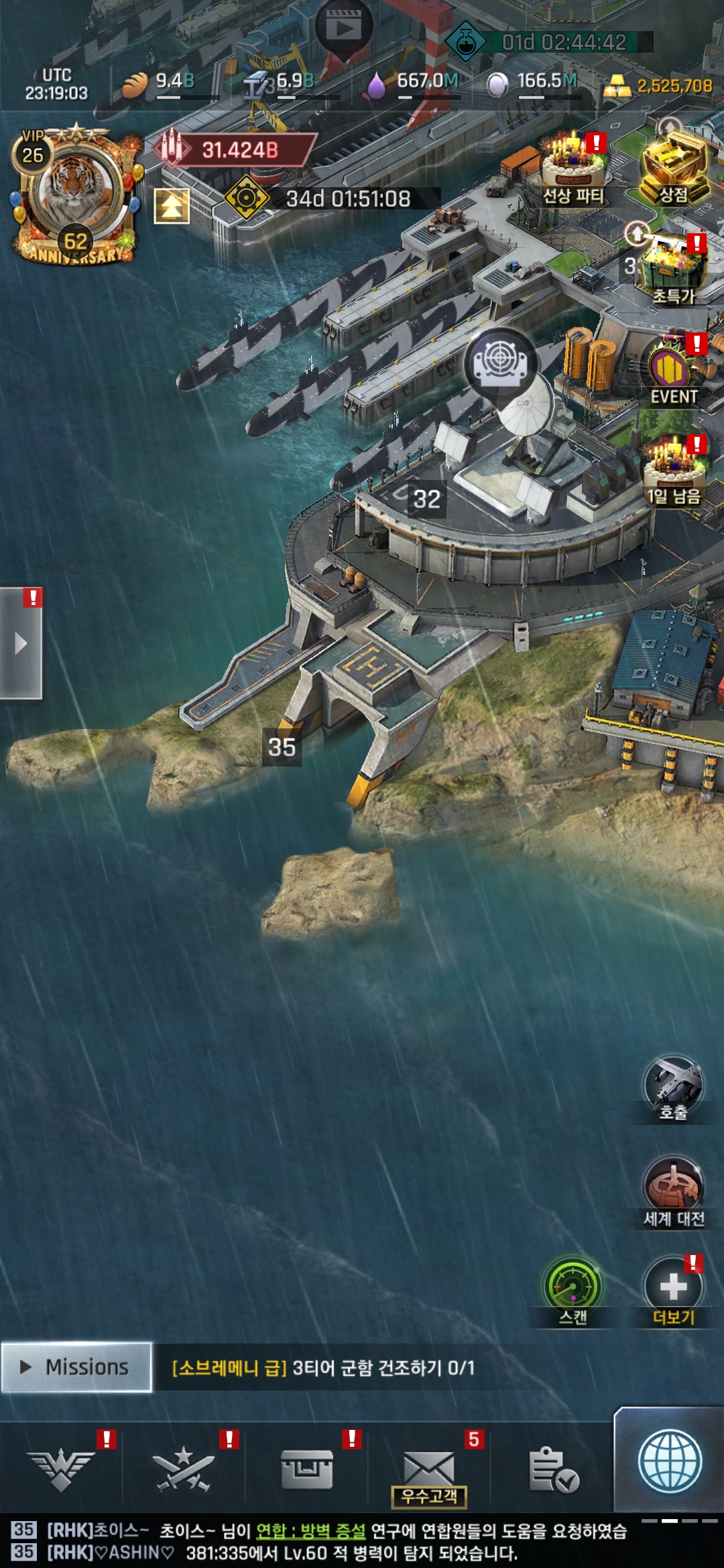The image size is (724, 1568).
Task: Activate the 스캔 radar scan button
Action: coord(572,1290)
